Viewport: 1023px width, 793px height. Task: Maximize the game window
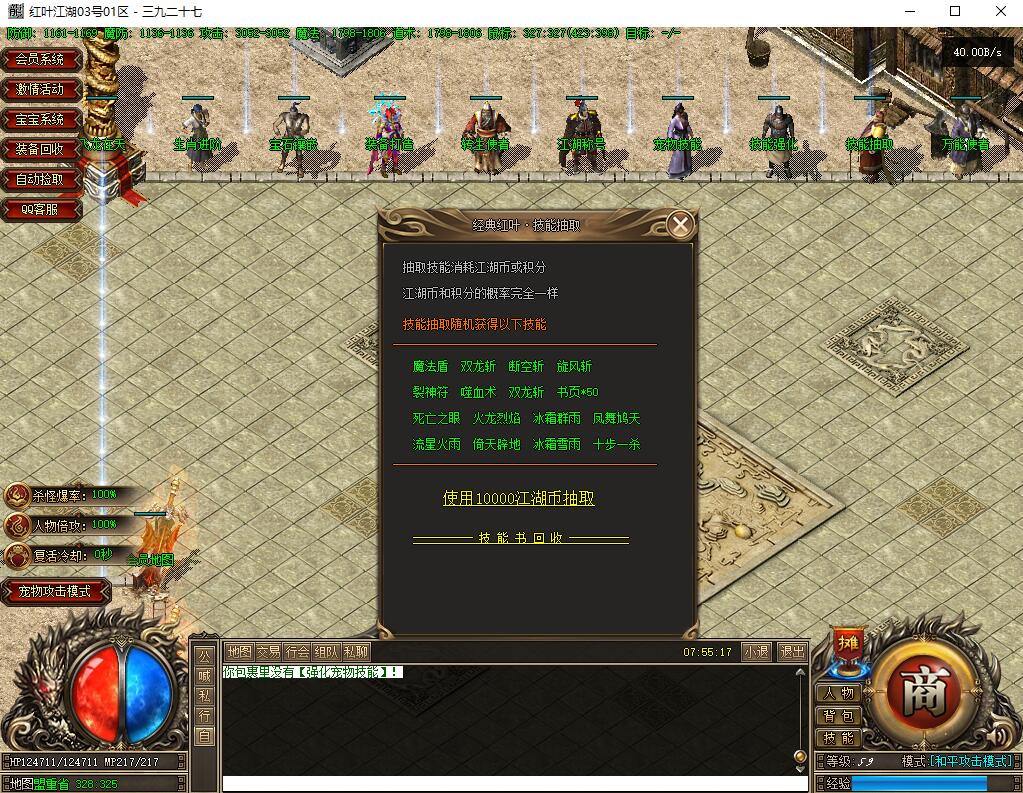point(955,11)
